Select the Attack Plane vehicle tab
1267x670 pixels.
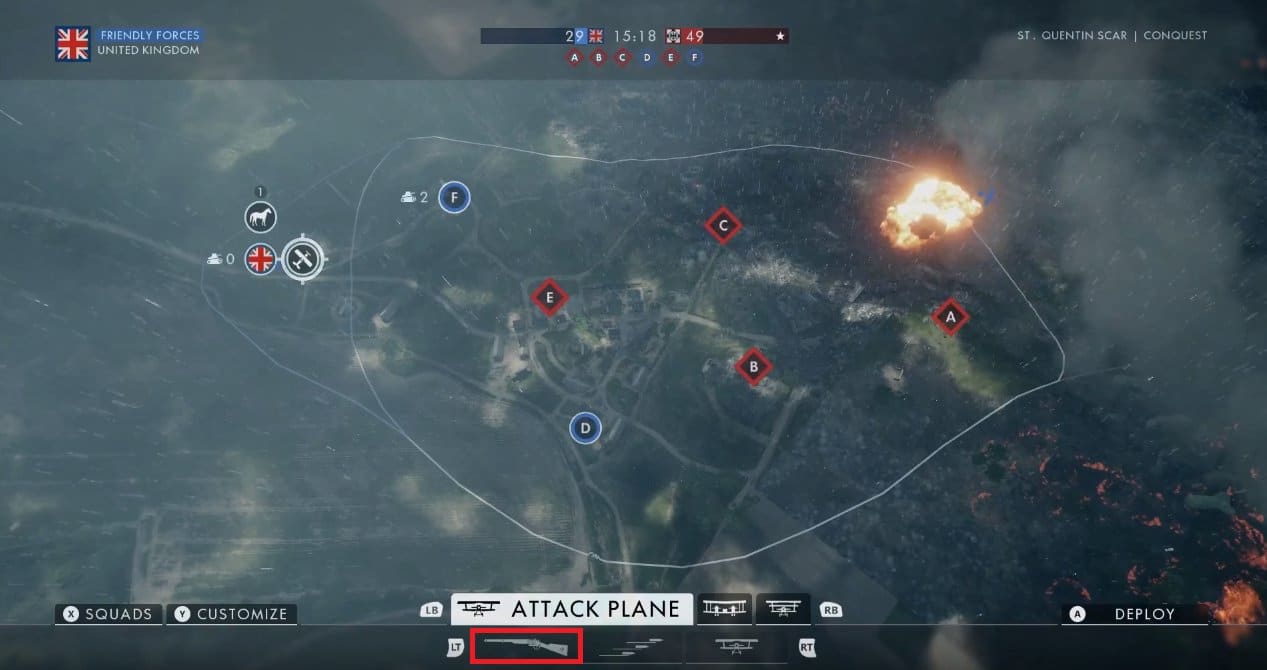click(x=571, y=609)
